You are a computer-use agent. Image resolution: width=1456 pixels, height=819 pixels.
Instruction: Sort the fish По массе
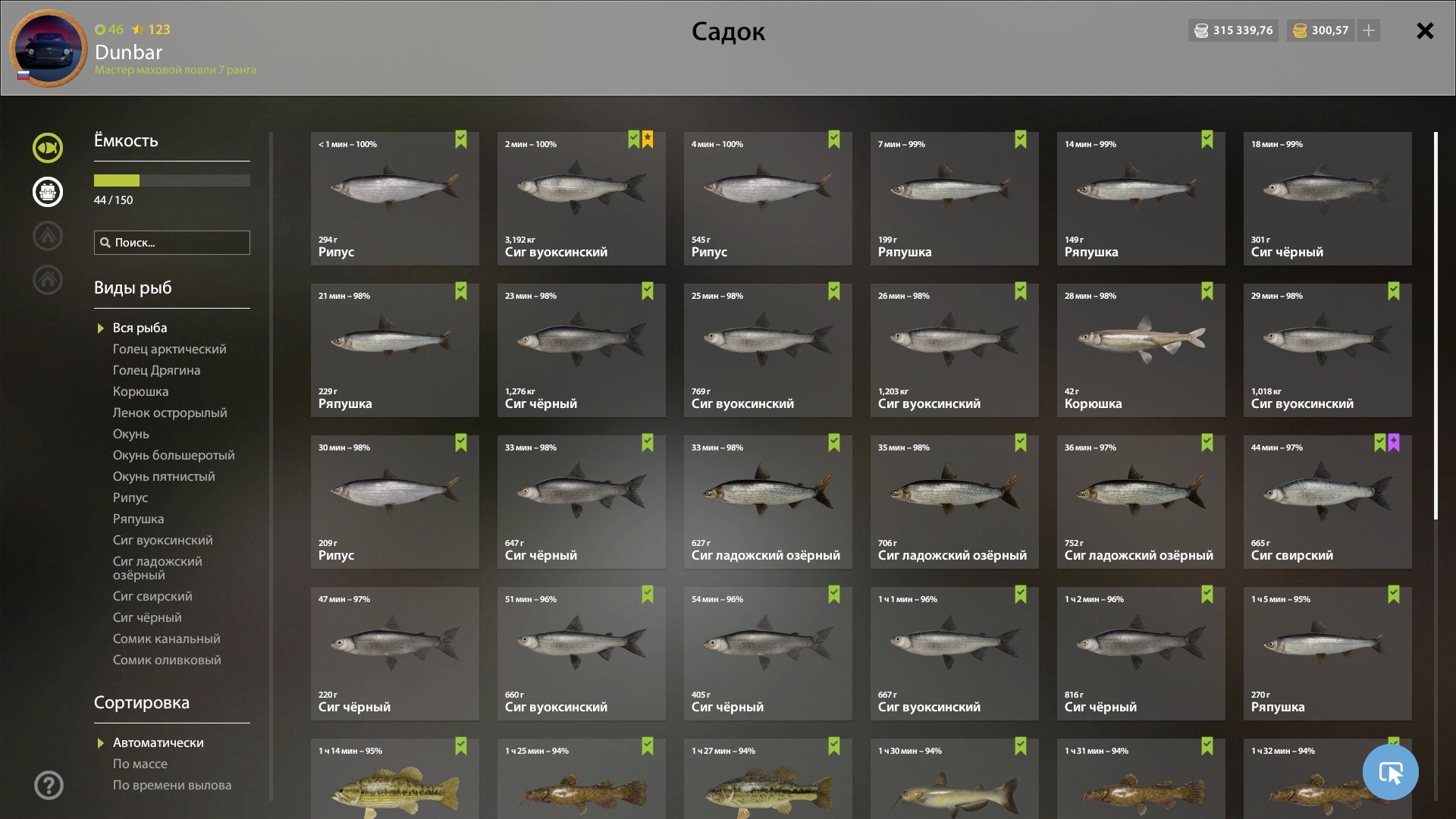pos(140,764)
